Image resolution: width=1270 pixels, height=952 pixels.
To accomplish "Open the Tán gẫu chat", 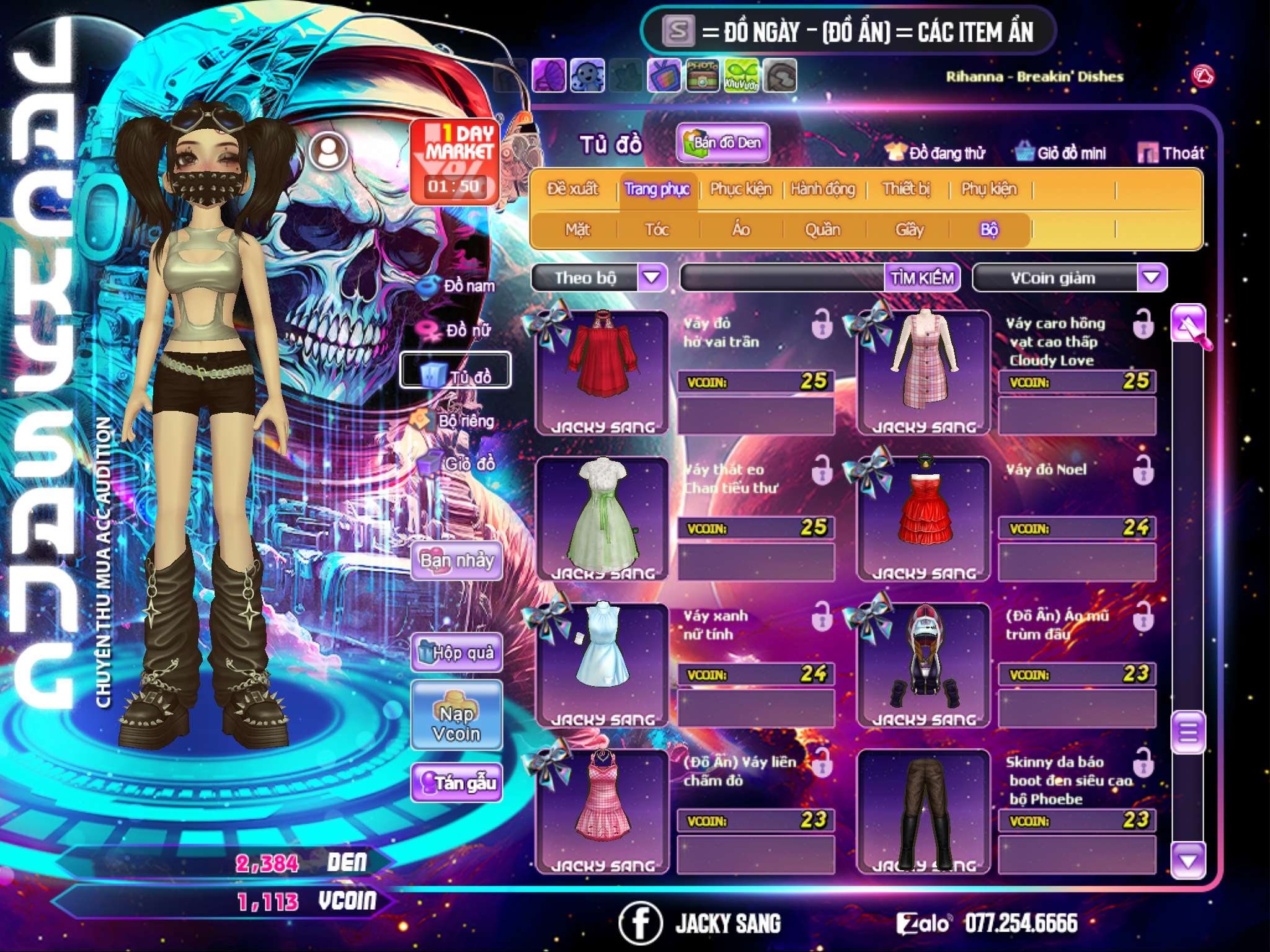I will (456, 783).
